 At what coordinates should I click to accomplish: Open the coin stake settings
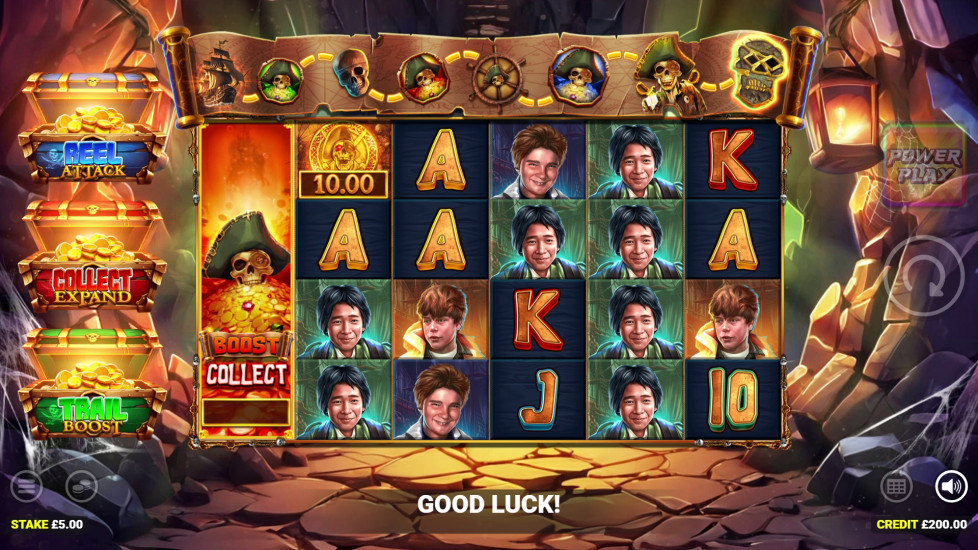click(81, 487)
